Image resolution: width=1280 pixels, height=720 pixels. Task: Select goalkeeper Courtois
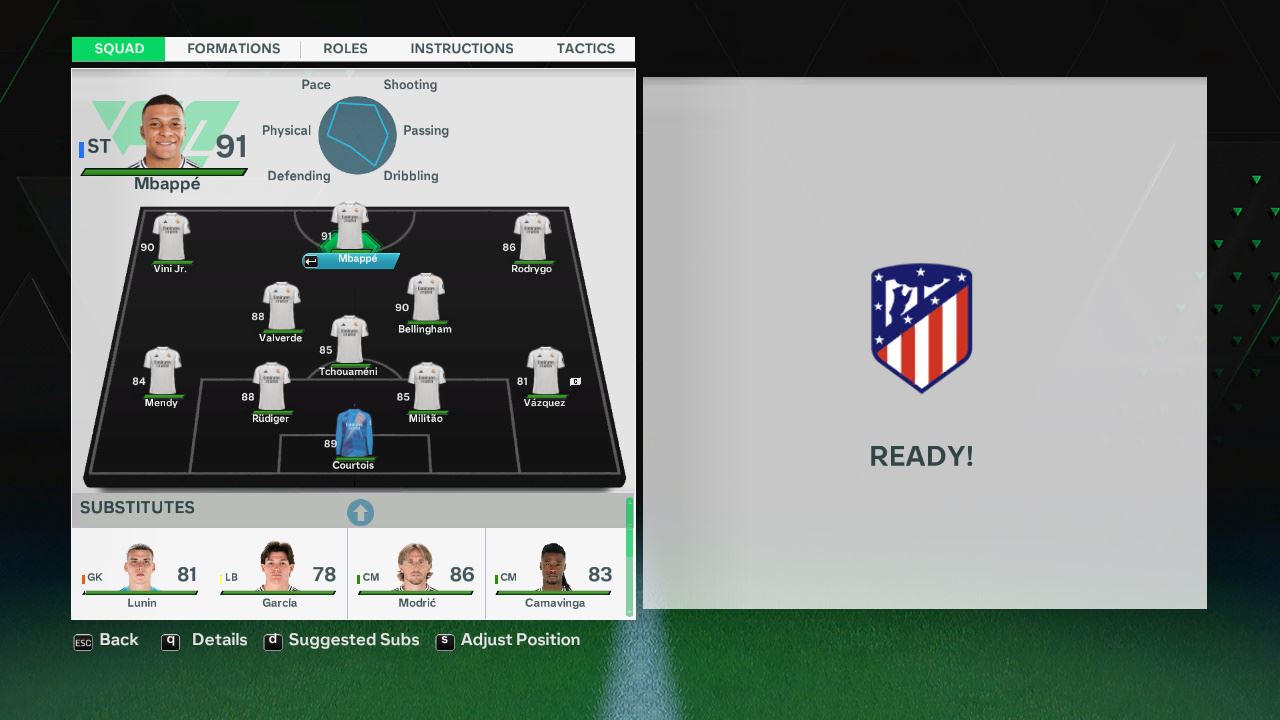point(353,434)
